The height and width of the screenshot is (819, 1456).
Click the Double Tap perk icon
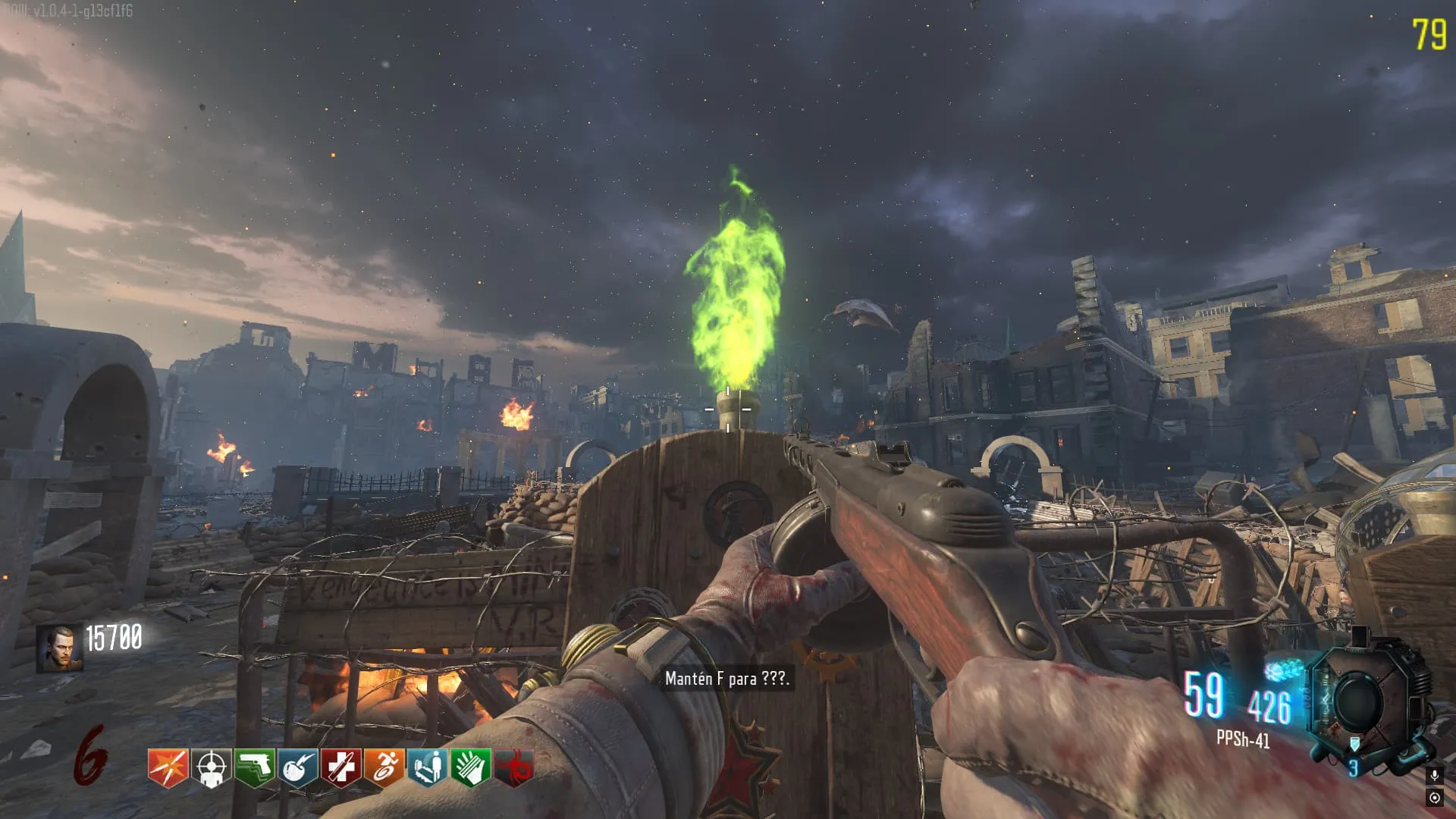tap(168, 767)
